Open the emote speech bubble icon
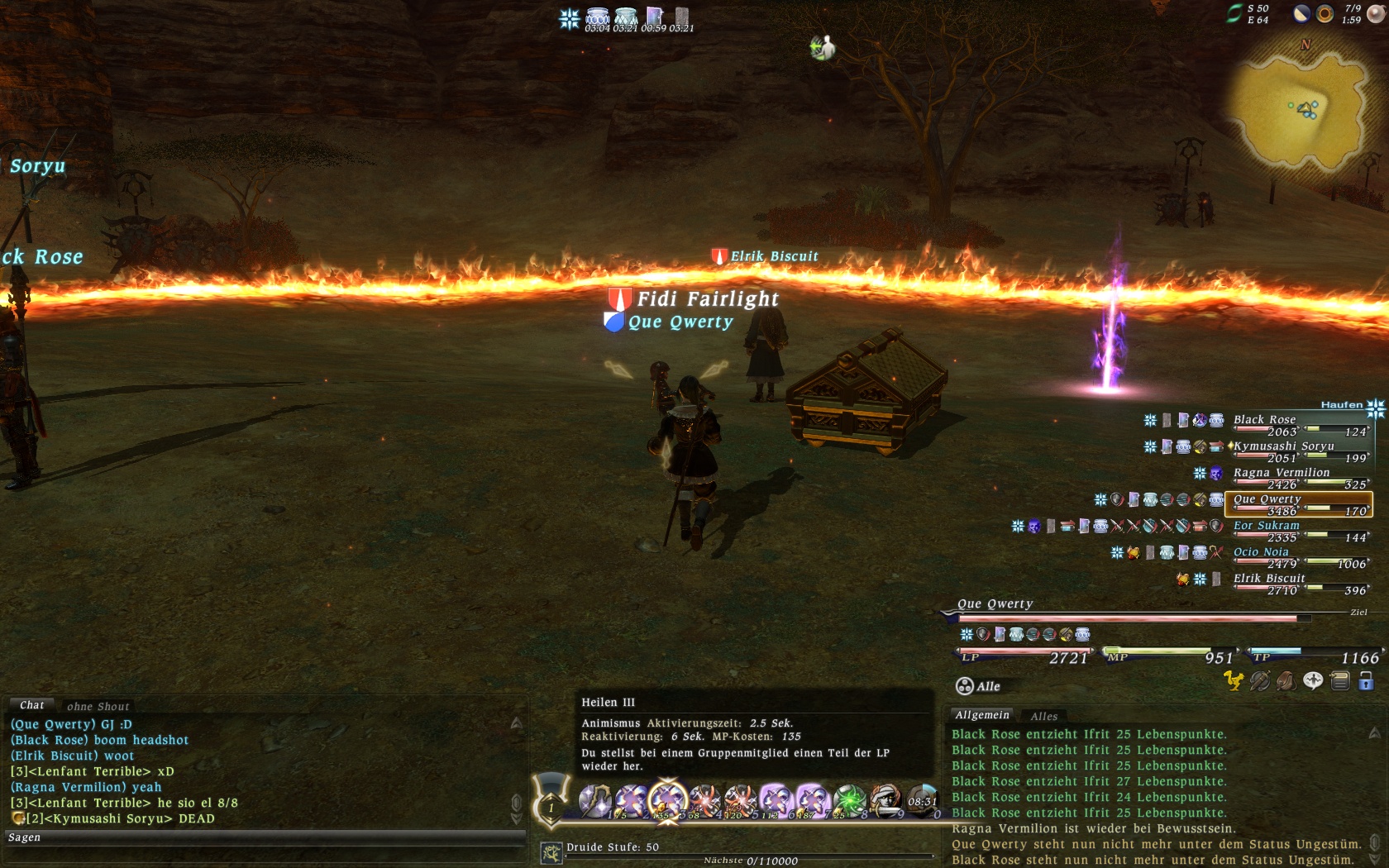The height and width of the screenshot is (868, 1389). tap(1313, 680)
